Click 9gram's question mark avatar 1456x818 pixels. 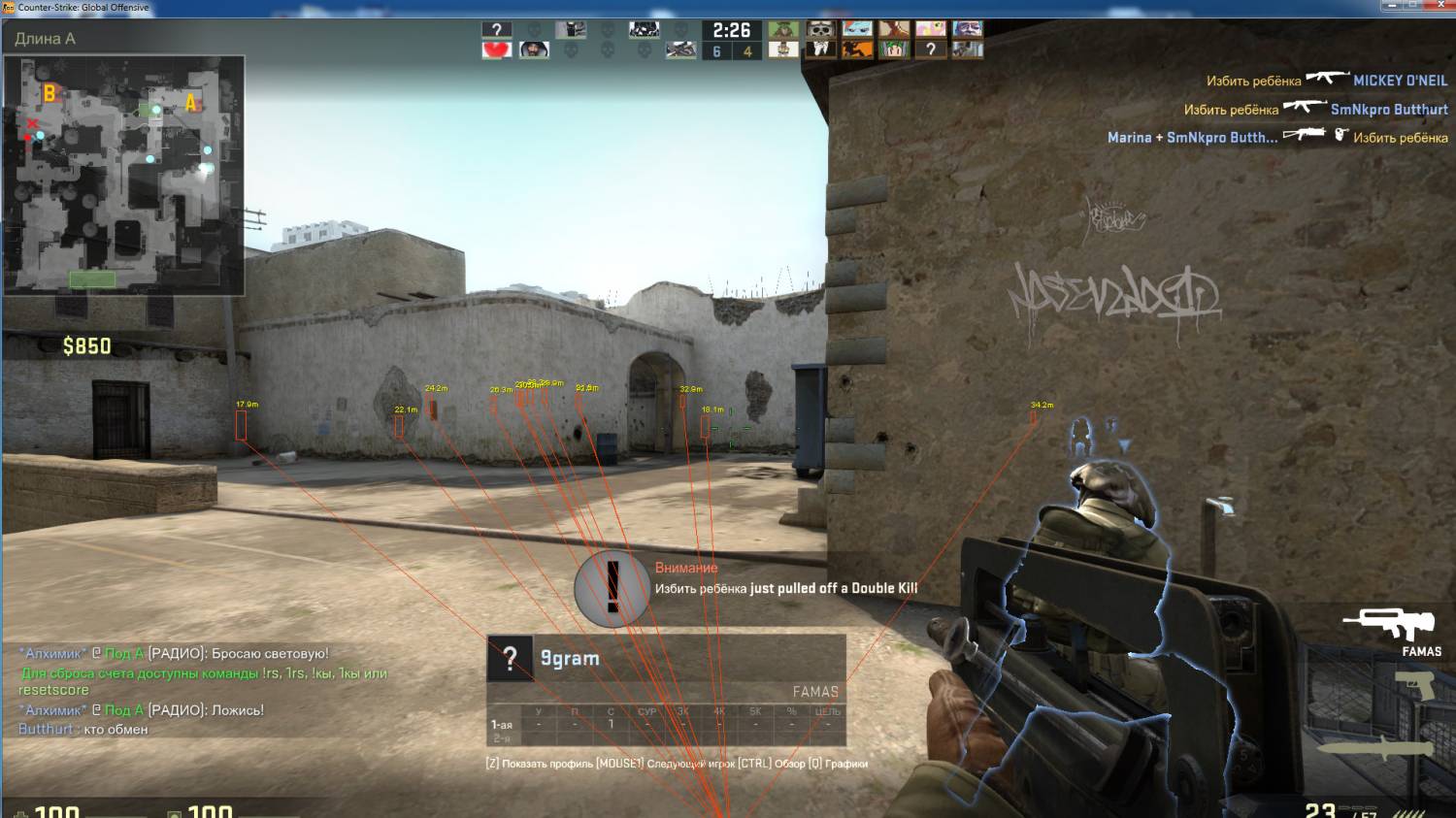pyautogui.click(x=510, y=658)
